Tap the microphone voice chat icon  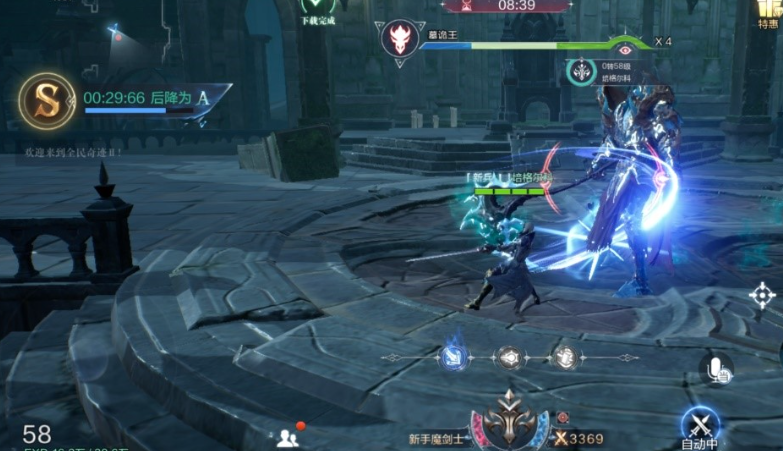pyautogui.click(x=715, y=369)
